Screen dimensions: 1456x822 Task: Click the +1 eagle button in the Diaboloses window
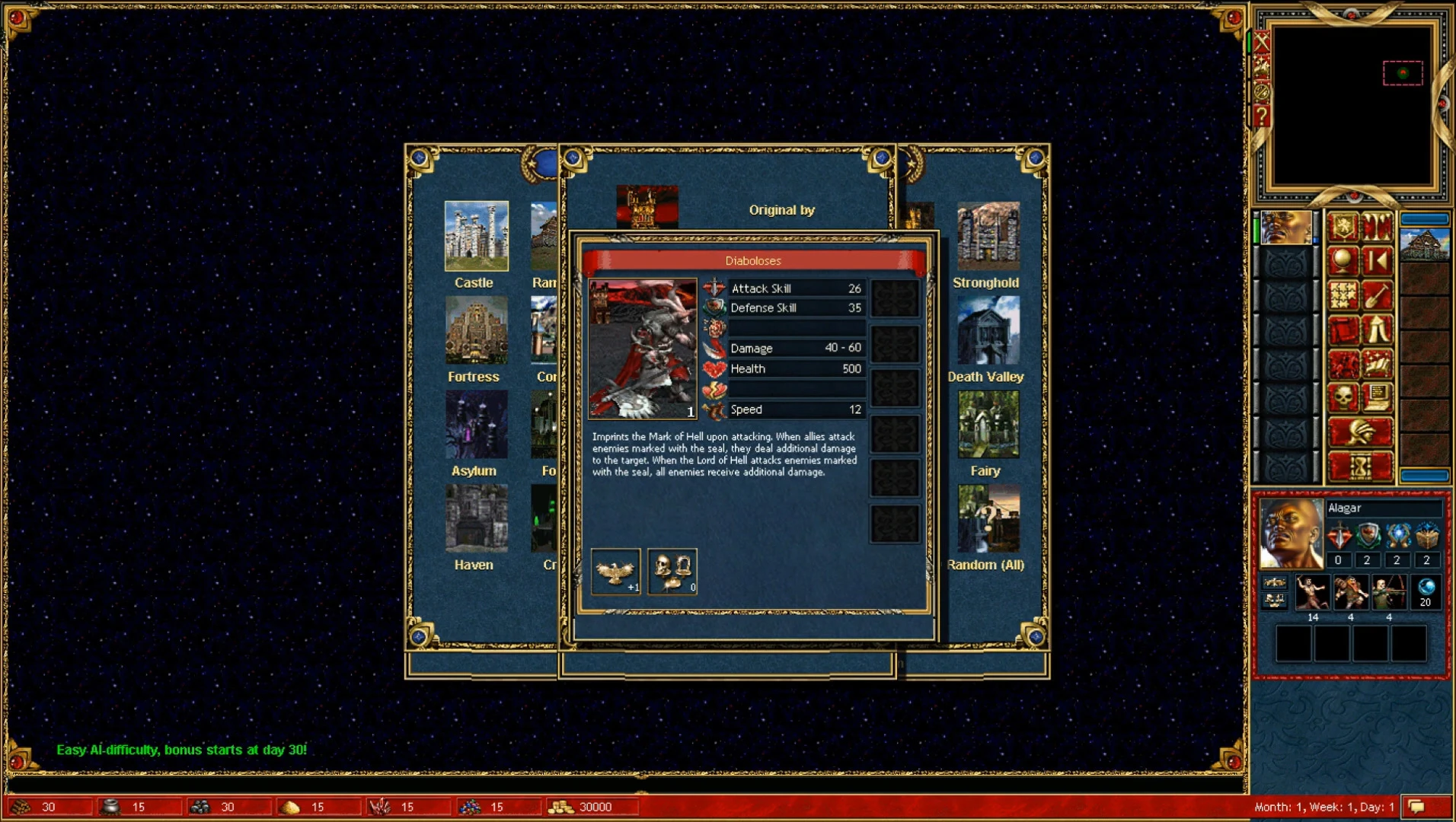click(615, 572)
